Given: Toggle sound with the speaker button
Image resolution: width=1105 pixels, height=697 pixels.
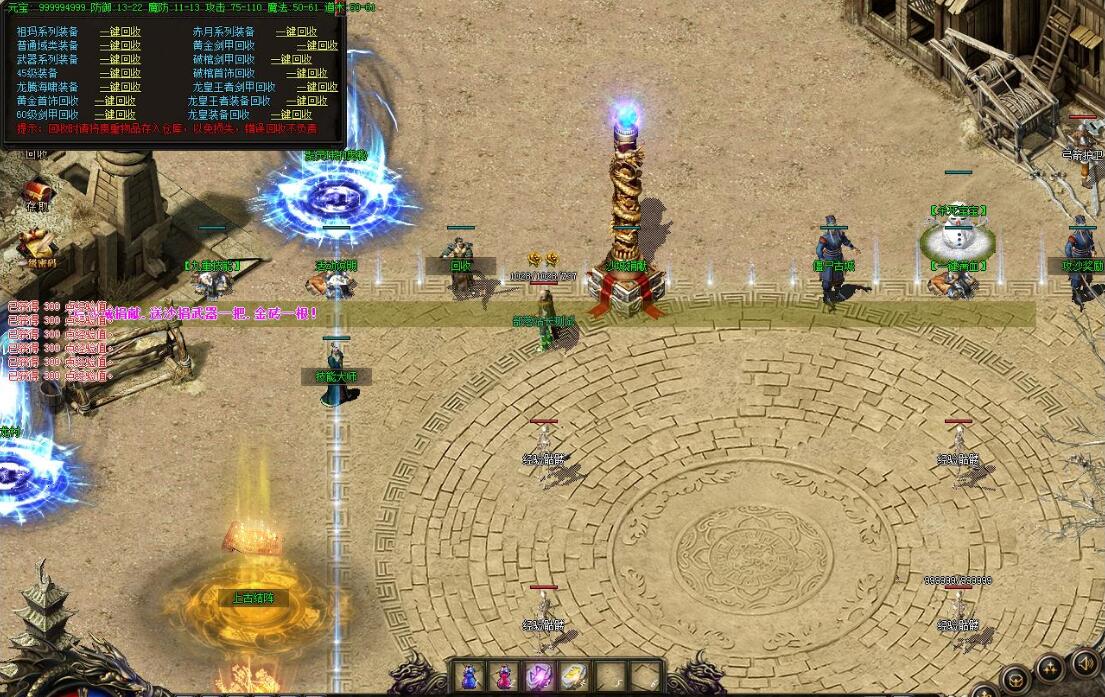Looking at the screenshot, I should (1083, 663).
